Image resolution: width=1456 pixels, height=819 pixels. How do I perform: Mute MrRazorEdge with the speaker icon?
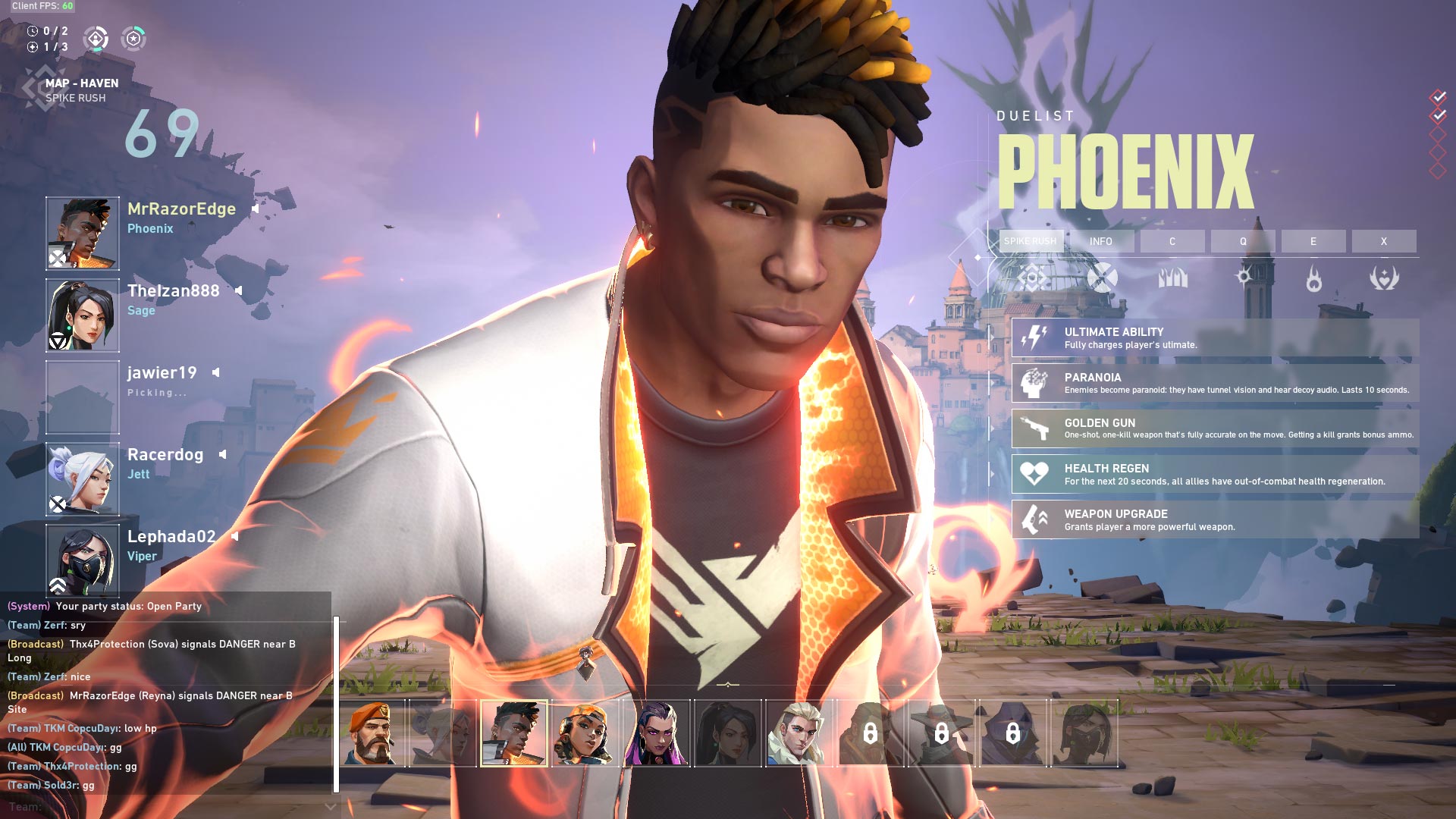tap(256, 209)
